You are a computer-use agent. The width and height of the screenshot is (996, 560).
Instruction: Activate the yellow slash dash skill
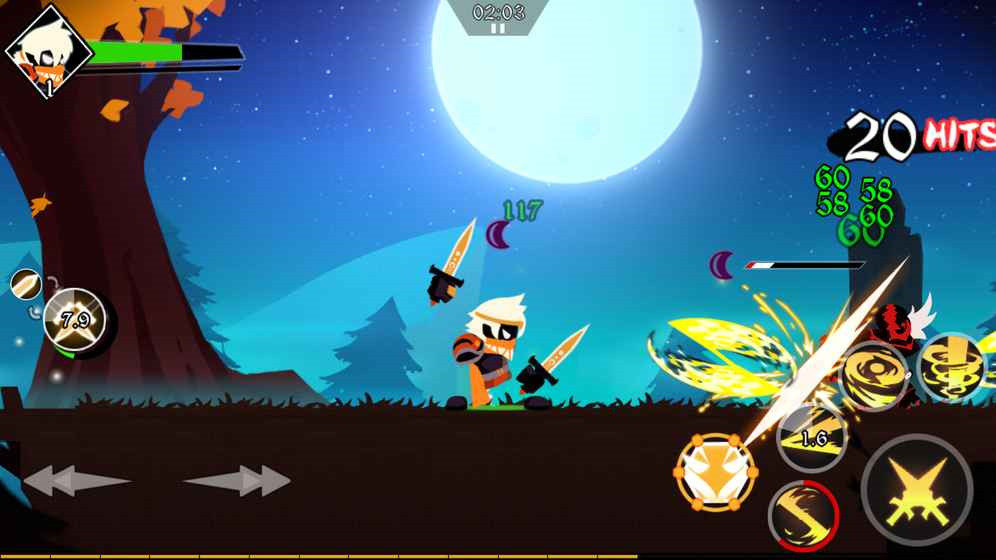[803, 515]
